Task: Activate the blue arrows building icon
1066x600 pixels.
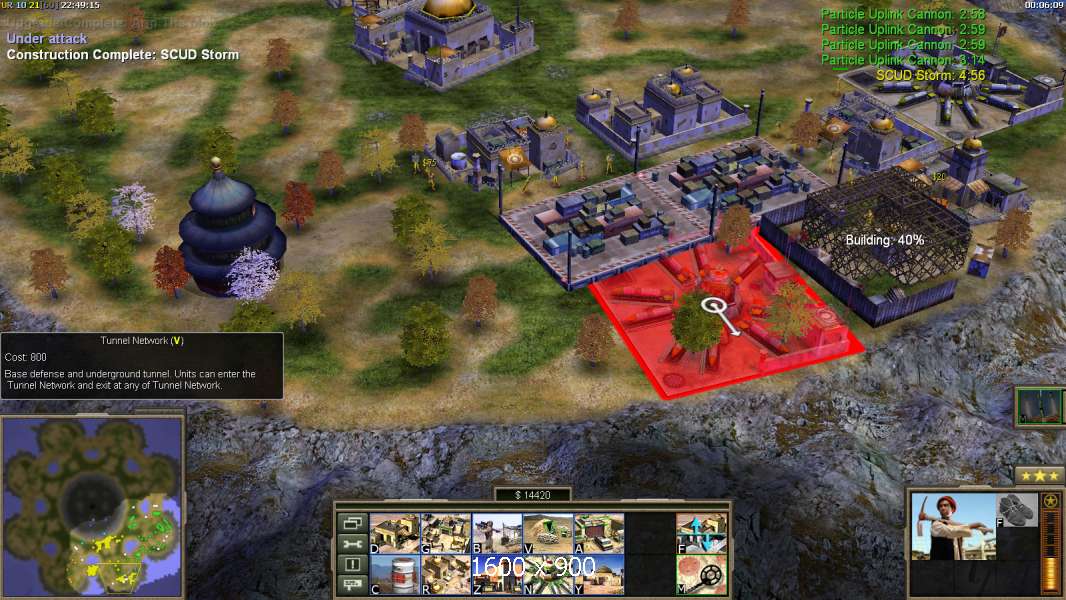Action: click(x=701, y=533)
